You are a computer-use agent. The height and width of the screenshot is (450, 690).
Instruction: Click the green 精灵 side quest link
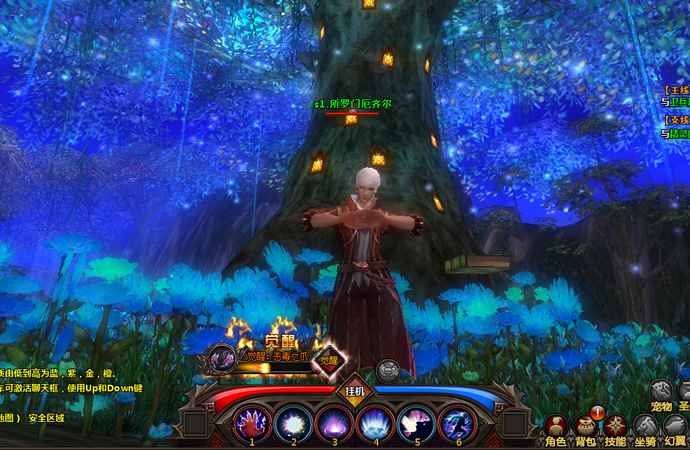pos(678,132)
